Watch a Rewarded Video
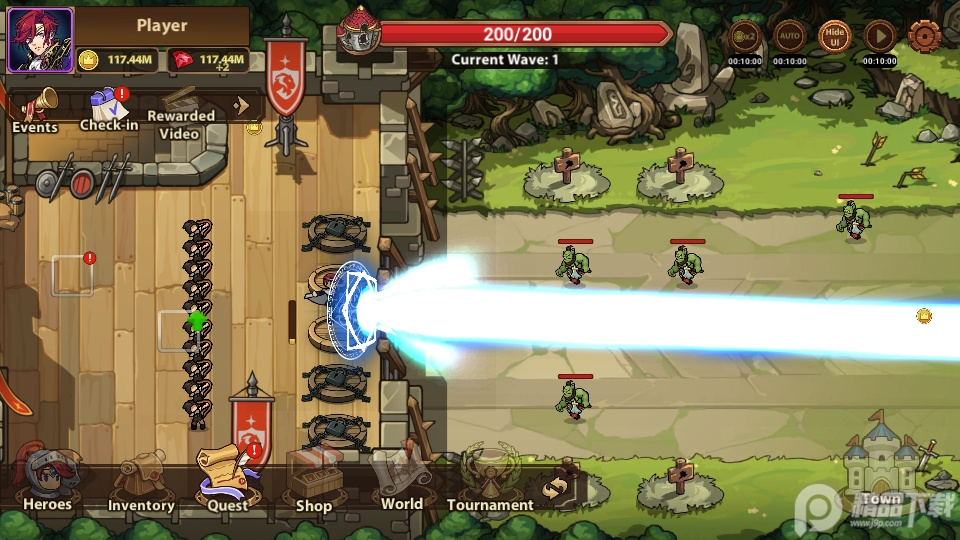 [x=181, y=109]
